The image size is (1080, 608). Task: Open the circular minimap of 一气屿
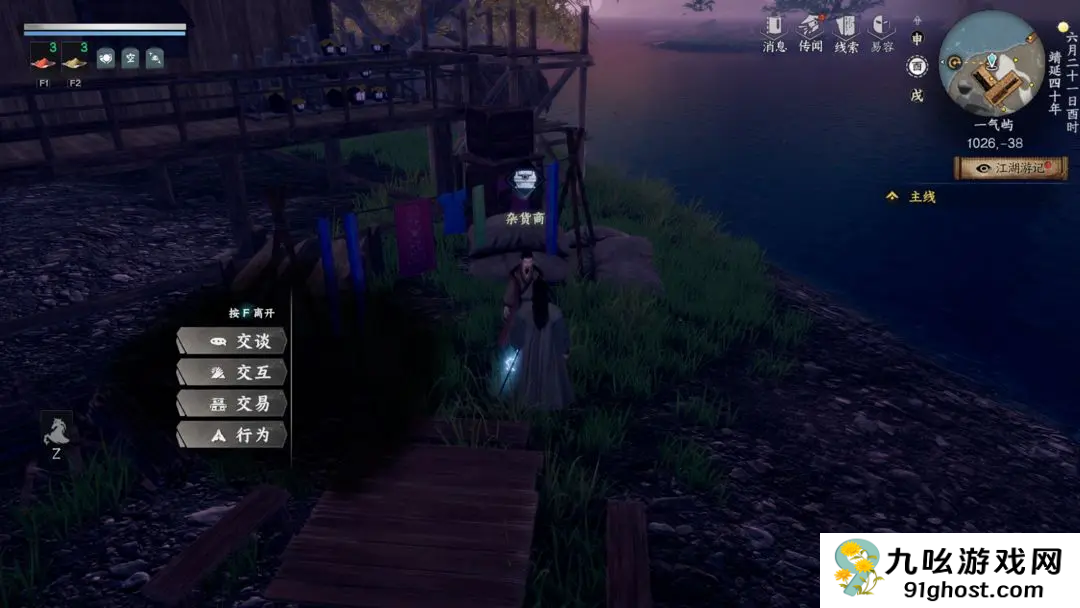[x=991, y=65]
